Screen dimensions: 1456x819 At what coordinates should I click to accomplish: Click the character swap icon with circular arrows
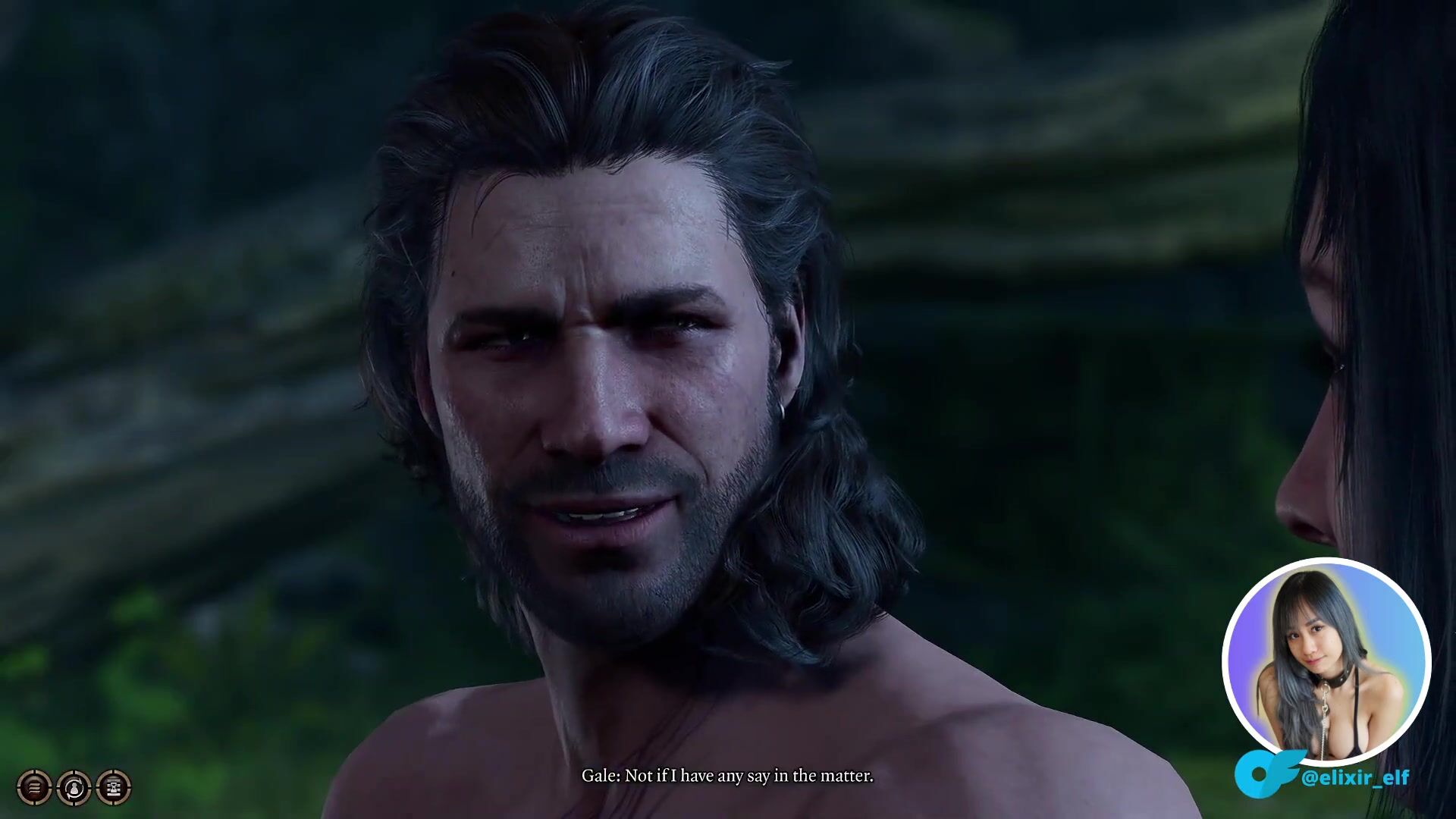click(x=74, y=788)
